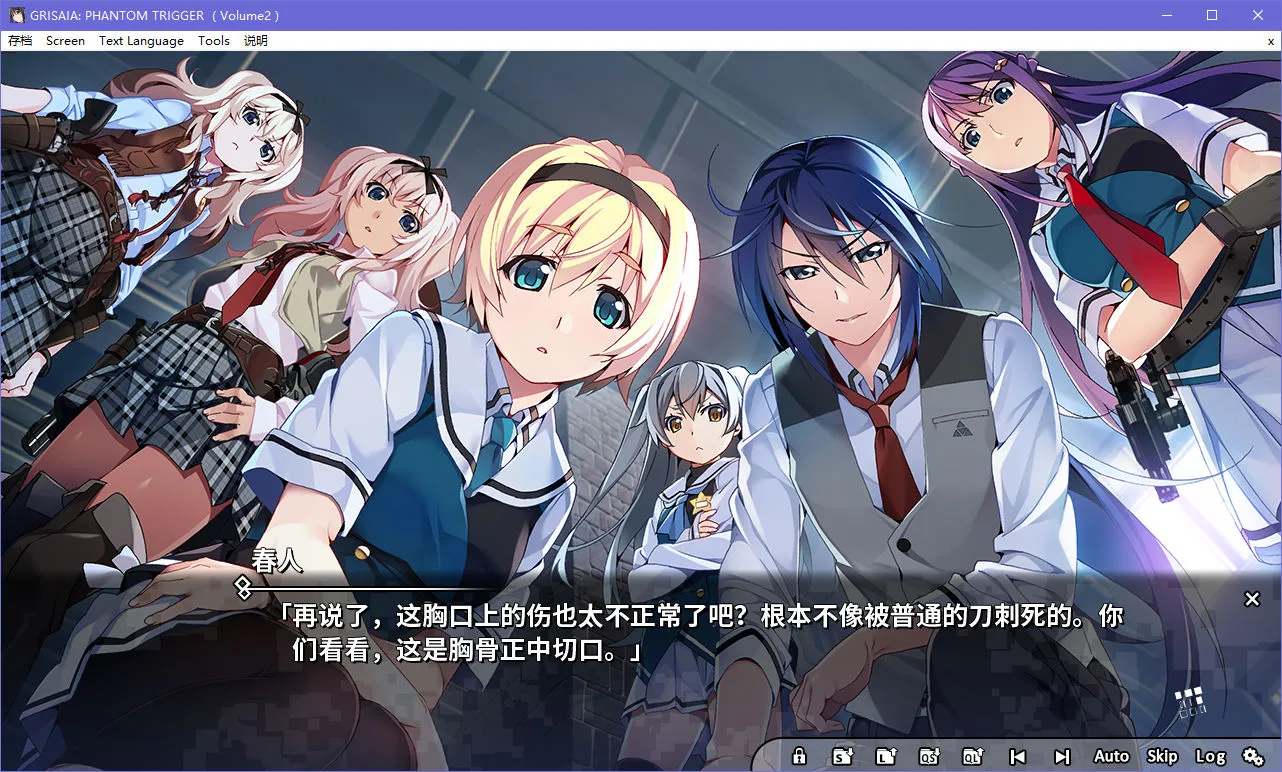The height and width of the screenshot is (772, 1282).
Task: Click the x at the menu bar's right end
Action: click(x=1270, y=41)
